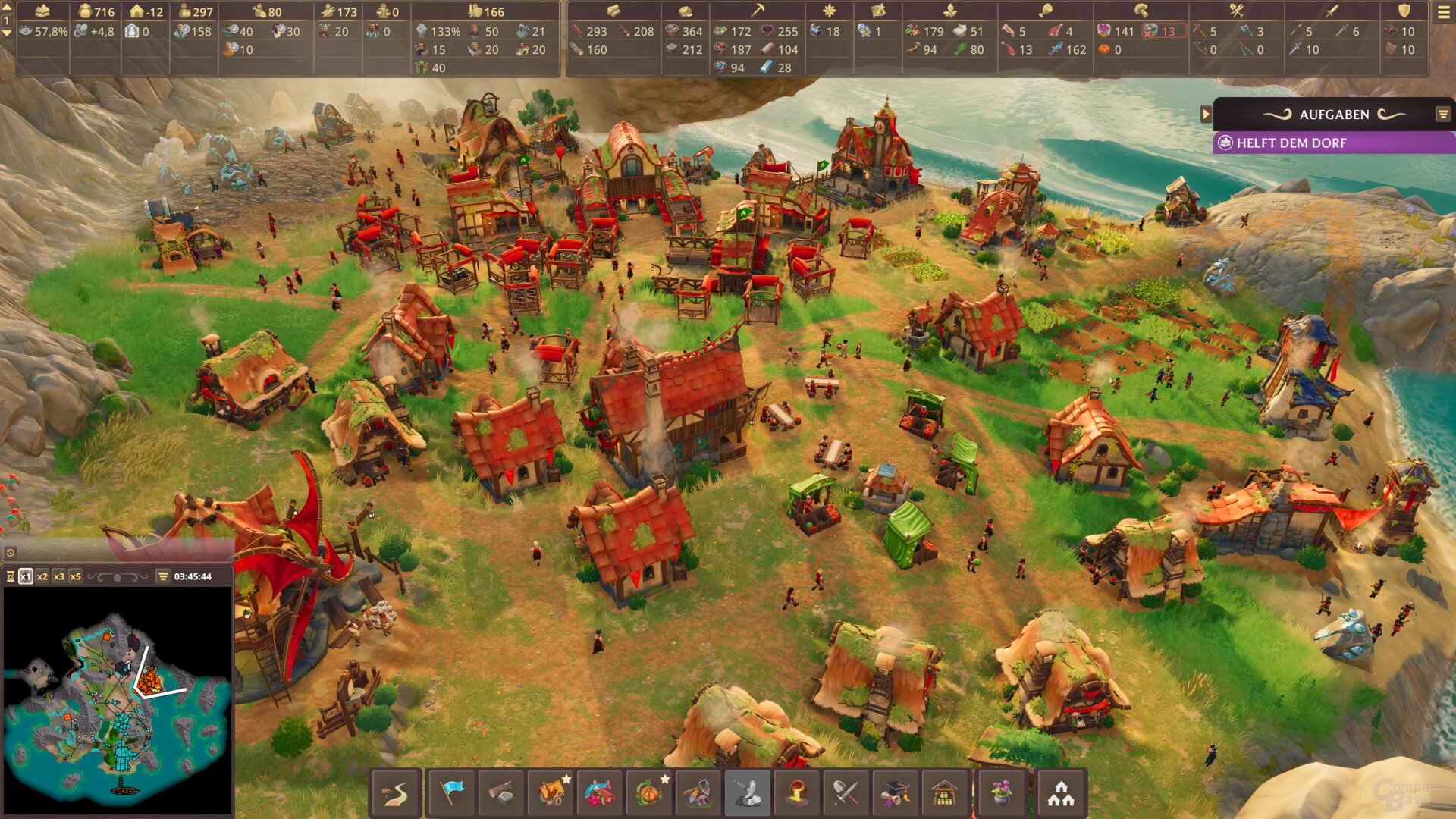Screen dimensions: 1456x819
Task: Set game speed to x5
Action: coord(76,576)
